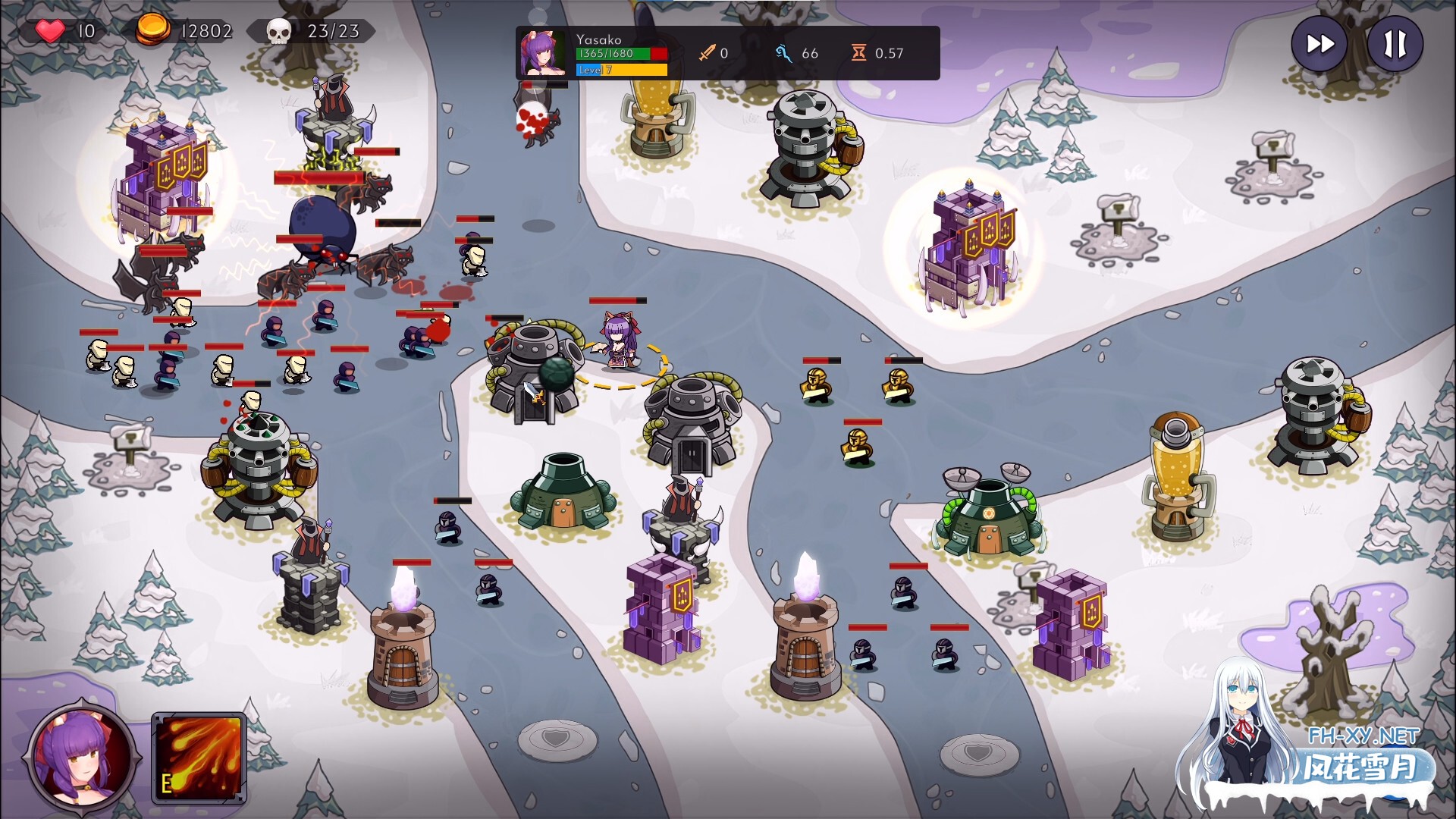This screenshot has height=819, width=1456.
Task: Select the purple-haired hero portrait medallion
Action: (x=82, y=756)
